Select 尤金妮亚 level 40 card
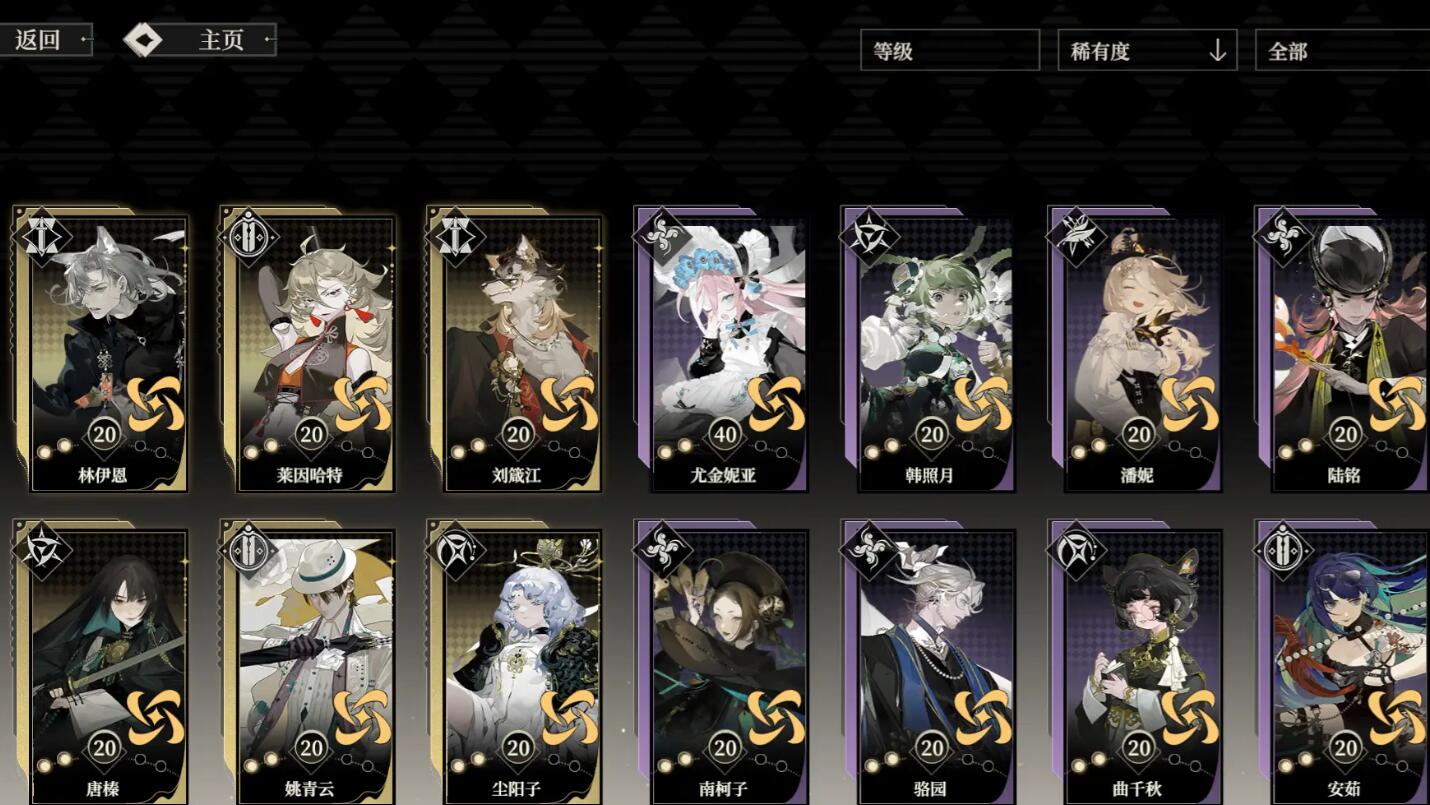 click(725, 350)
